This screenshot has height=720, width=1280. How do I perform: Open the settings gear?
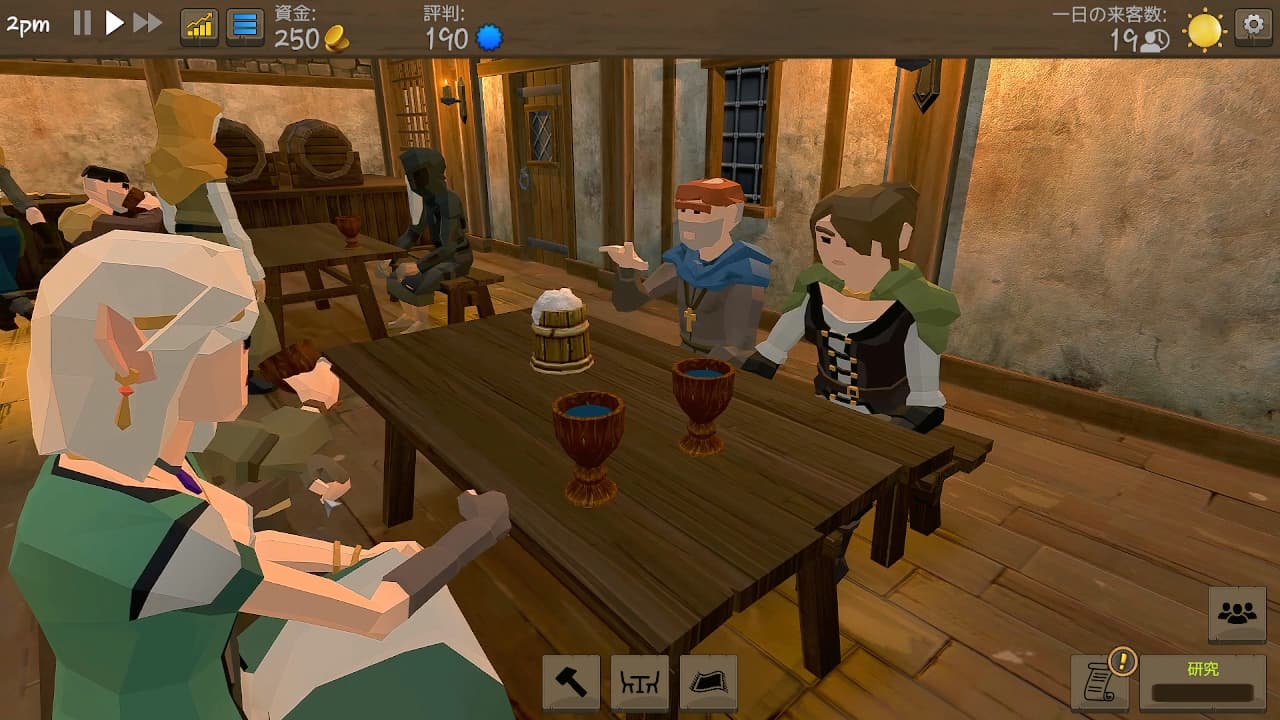coord(1253,24)
